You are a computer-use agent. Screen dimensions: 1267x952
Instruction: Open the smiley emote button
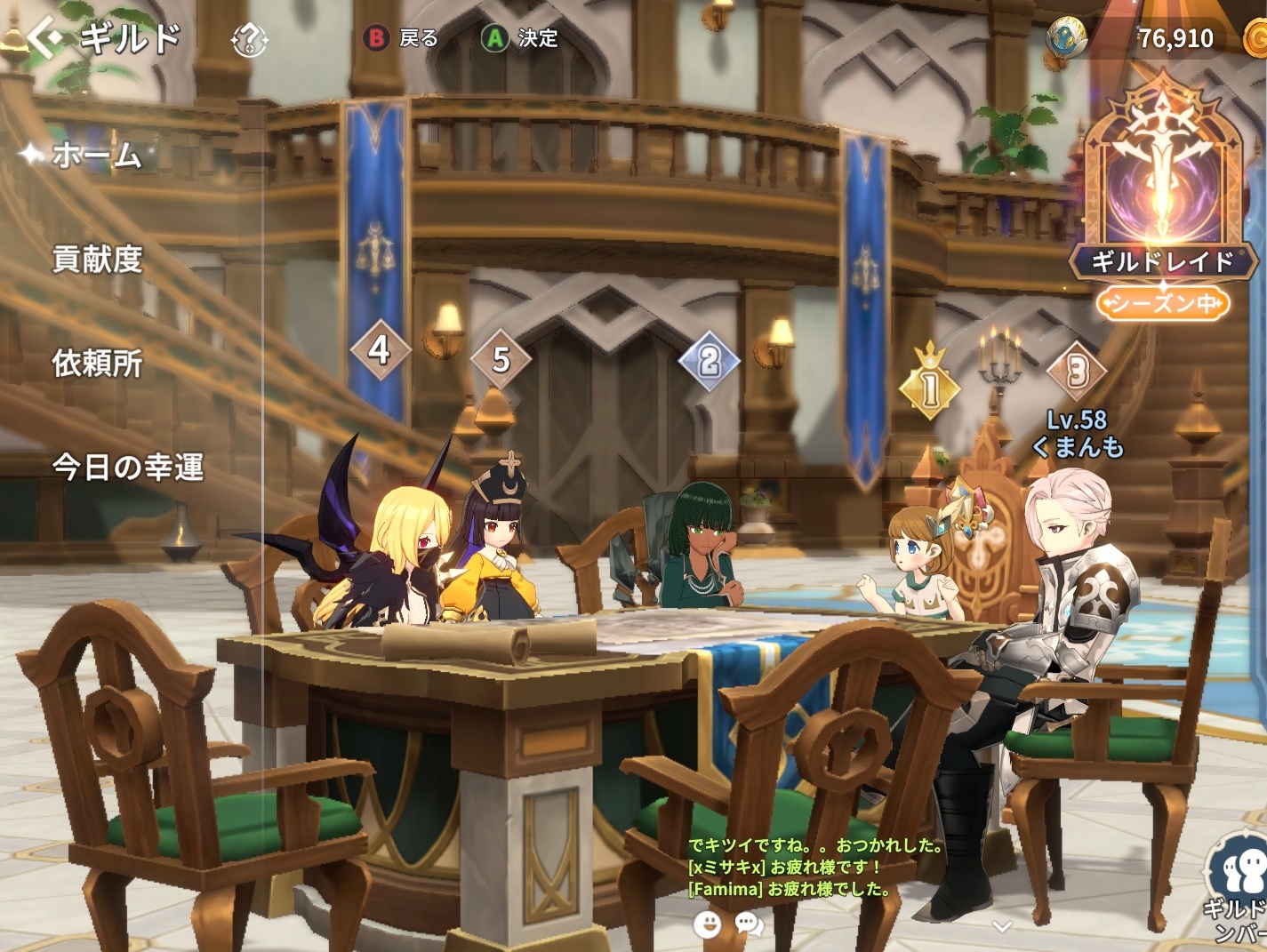(x=707, y=925)
